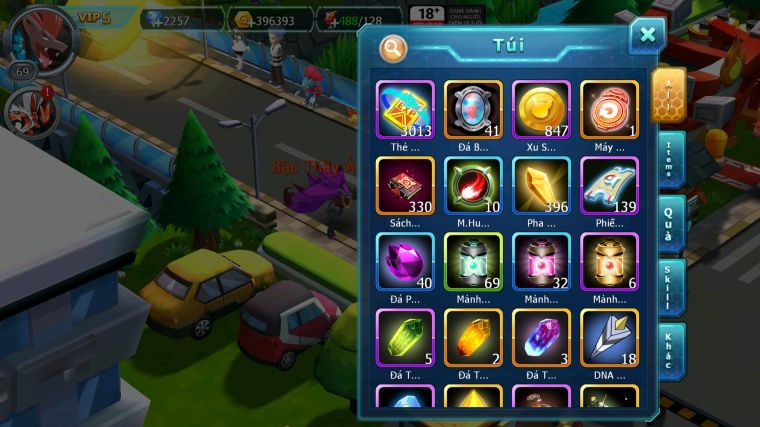Select the EXP card item with 3013
The width and height of the screenshot is (760, 427).
(405, 108)
